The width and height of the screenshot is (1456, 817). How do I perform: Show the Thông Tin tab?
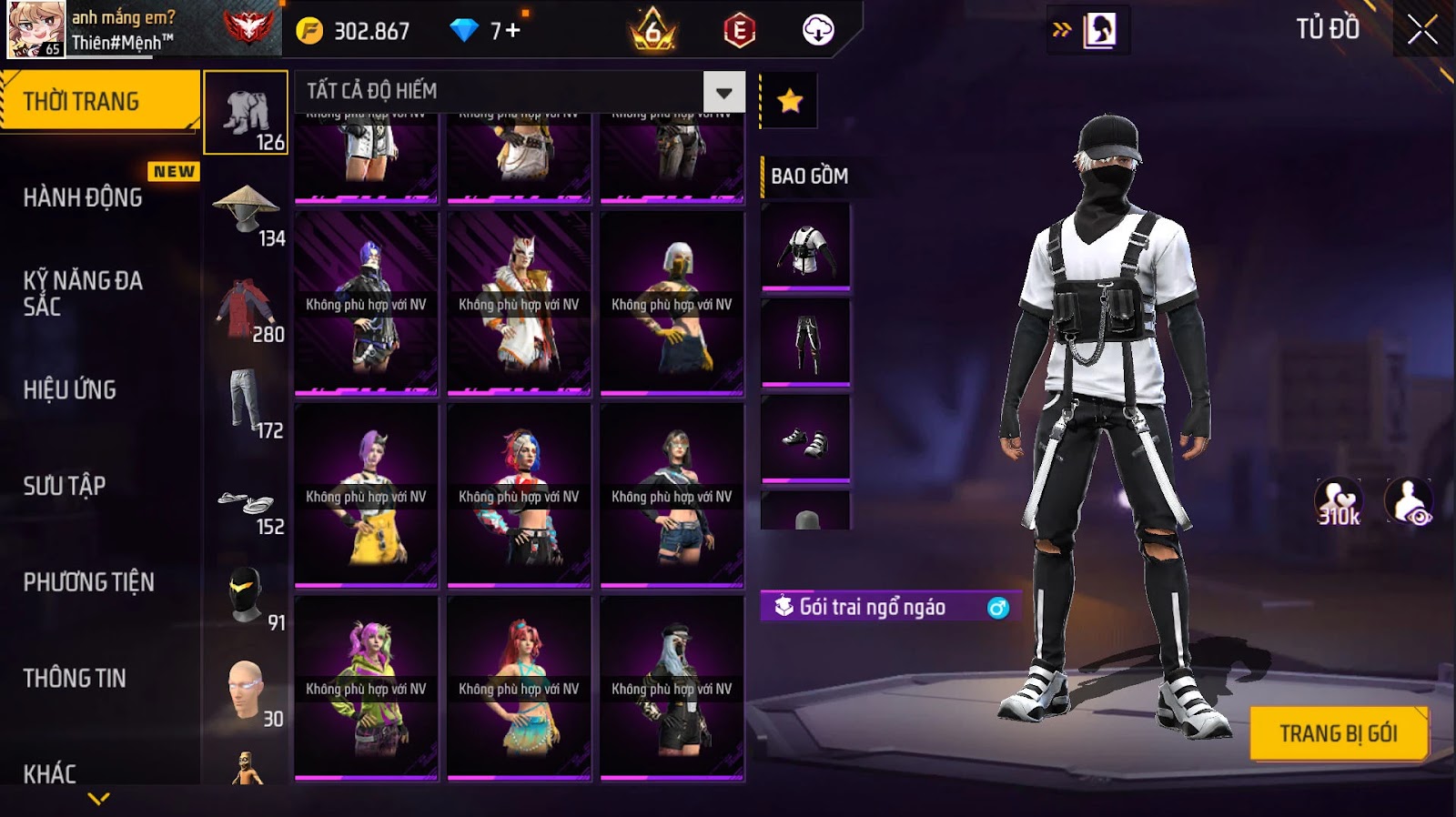[x=75, y=678]
